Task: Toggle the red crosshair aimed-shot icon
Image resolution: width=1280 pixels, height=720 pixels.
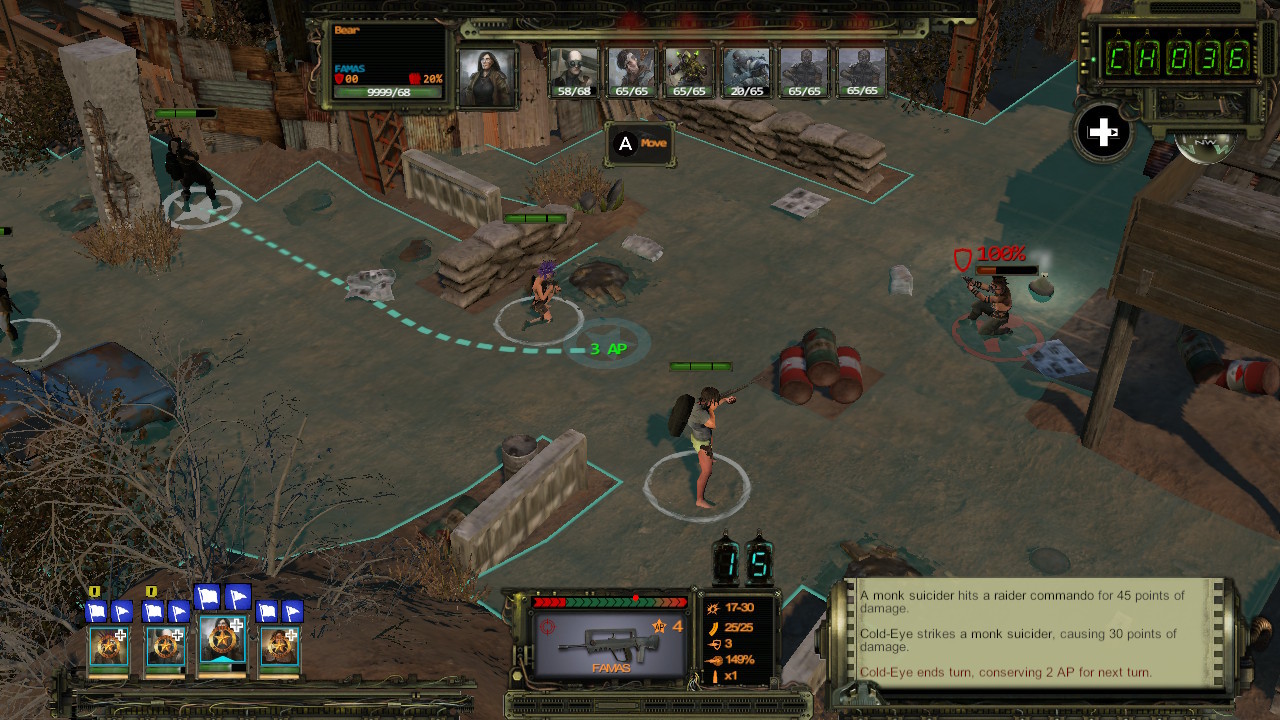Action: coord(547,627)
